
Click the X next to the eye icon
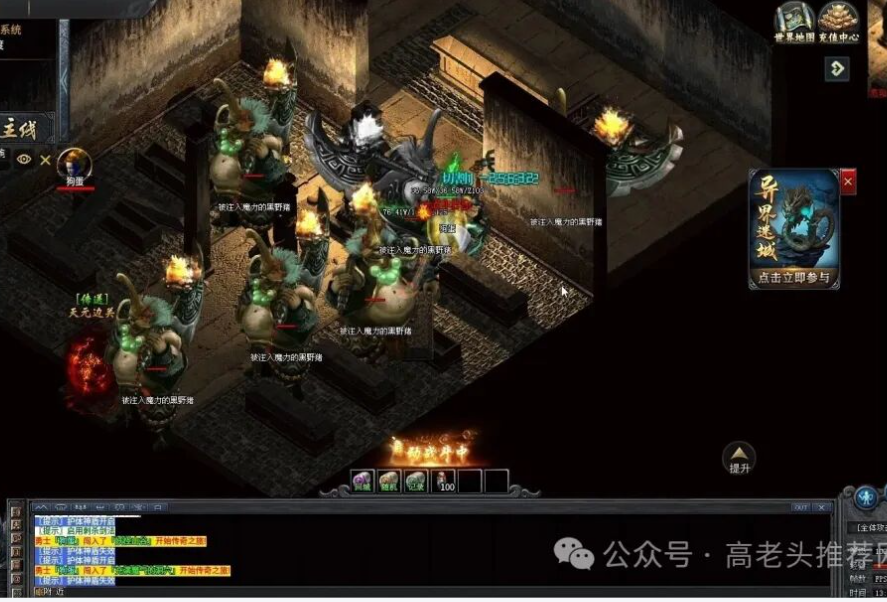[x=45, y=159]
